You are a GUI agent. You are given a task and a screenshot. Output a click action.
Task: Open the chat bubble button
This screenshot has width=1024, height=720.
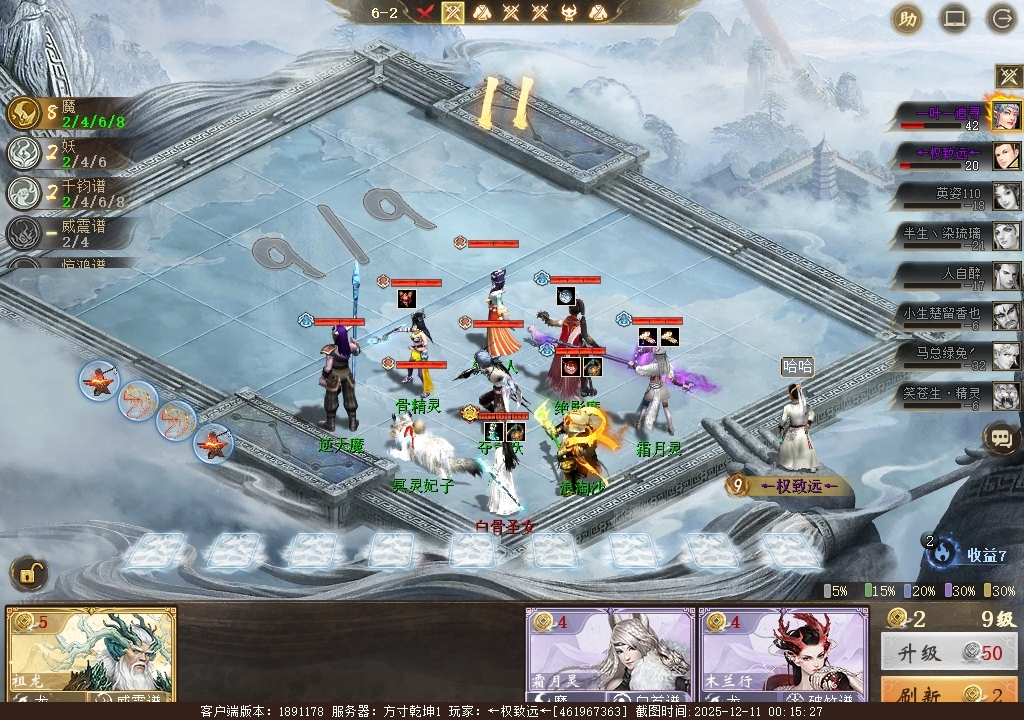click(1001, 437)
